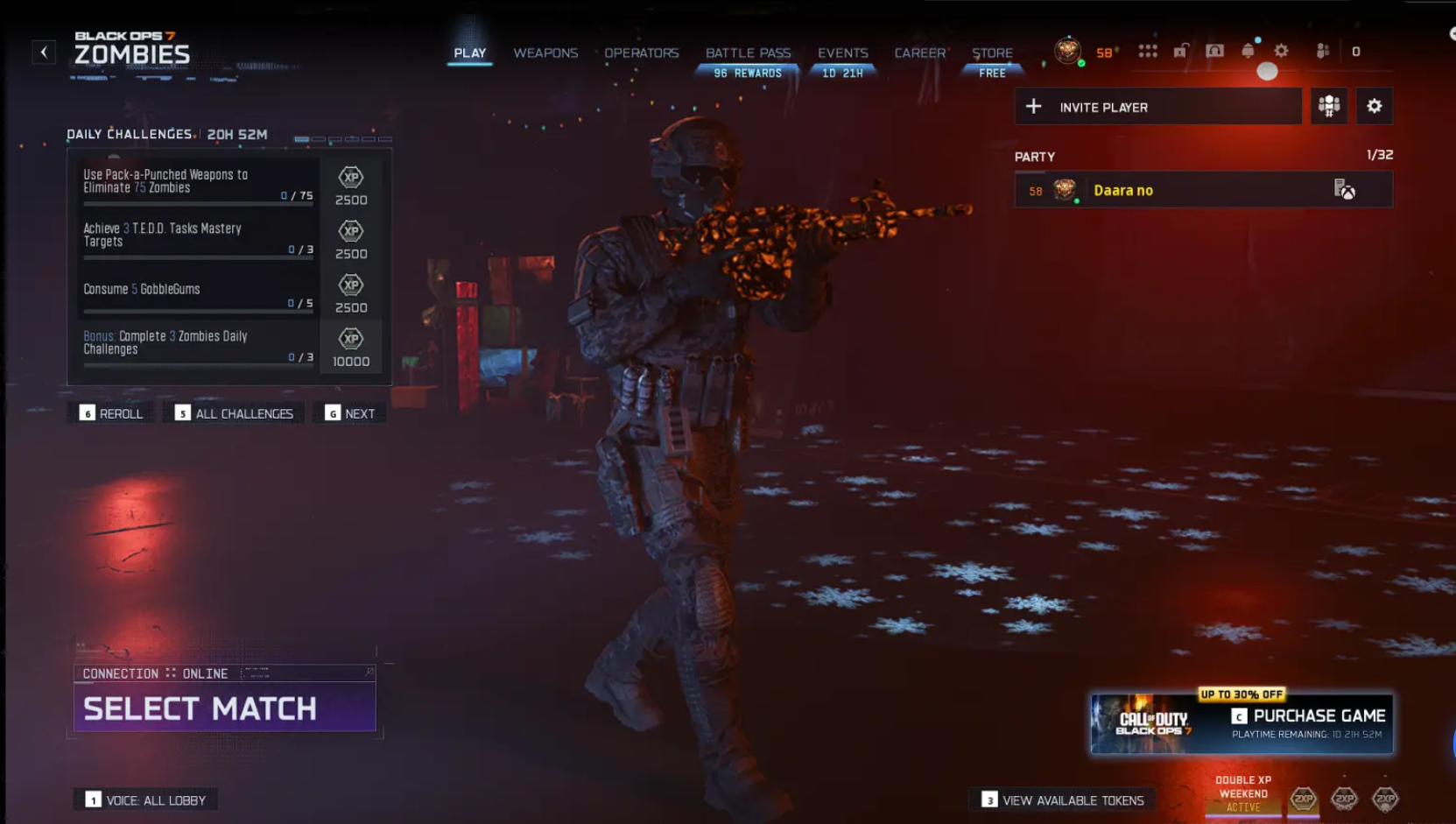1456x824 pixels.
Task: Click the Pack-a-Punched challenge progress bar
Action: tap(197, 203)
